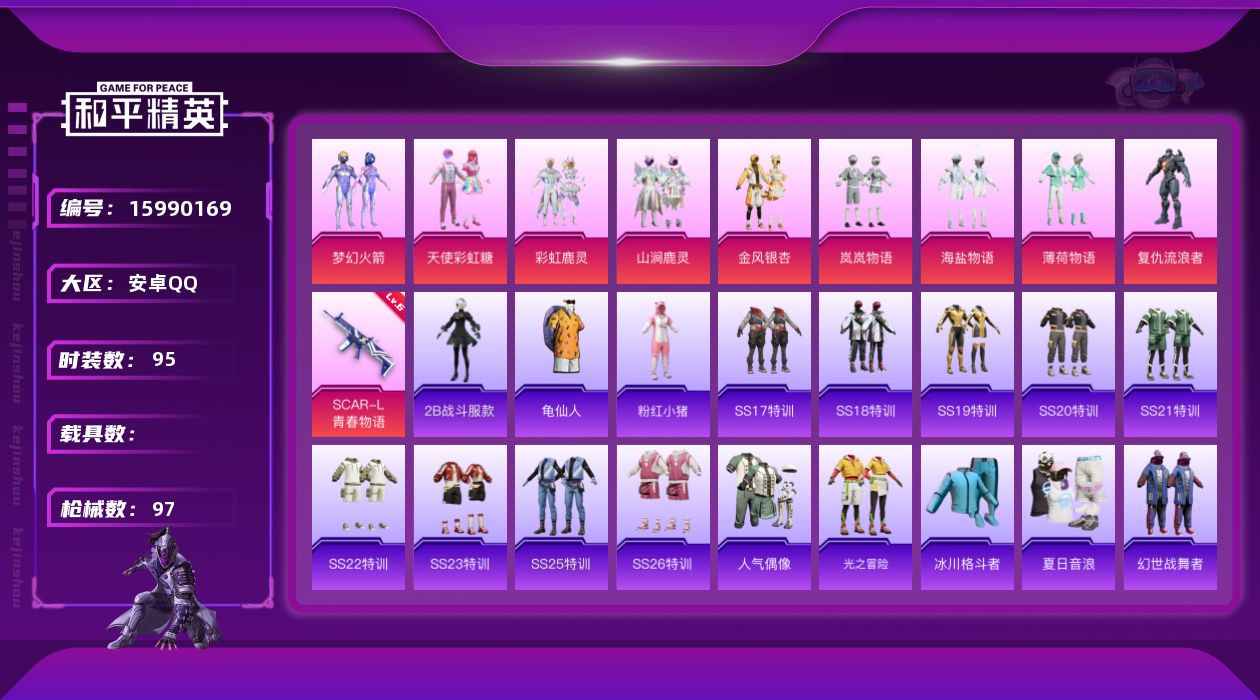This screenshot has height=700, width=1260.
Task: Select the 粉红小猪 costume tile
Action: tap(663, 364)
